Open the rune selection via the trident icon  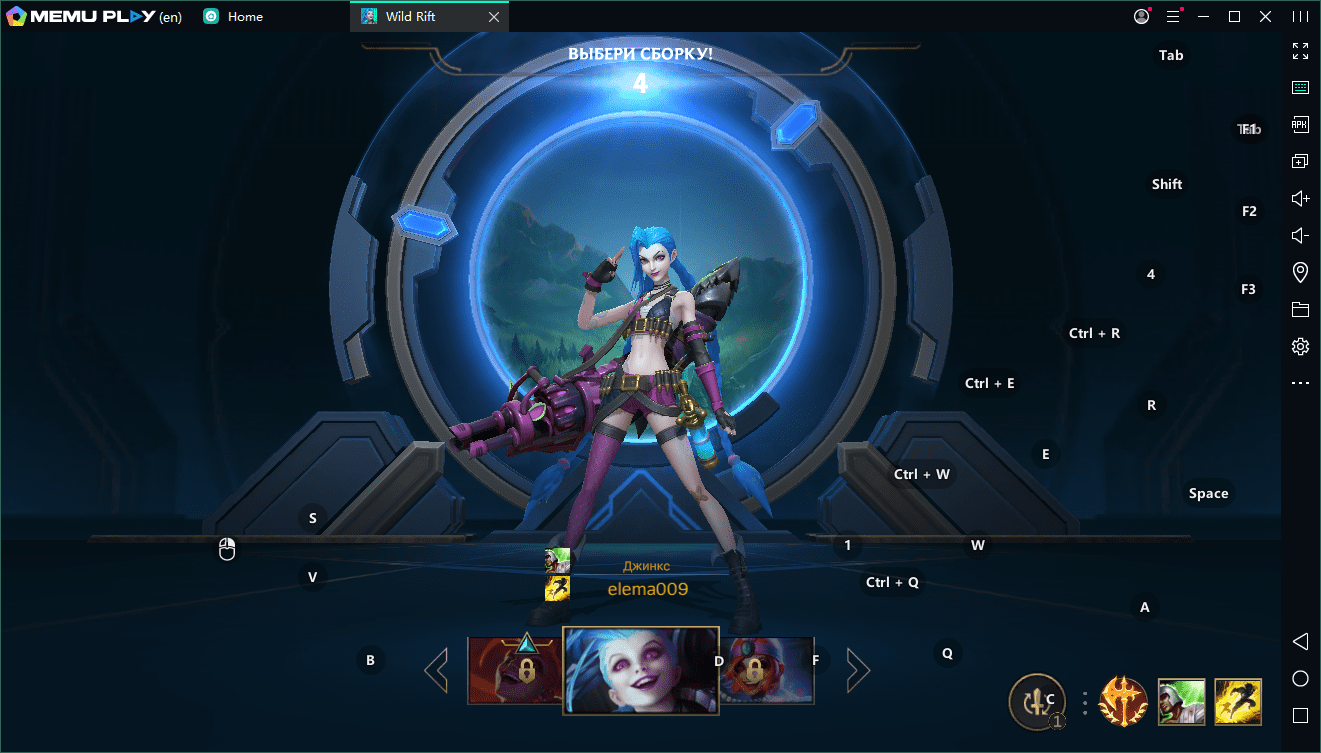(1122, 701)
